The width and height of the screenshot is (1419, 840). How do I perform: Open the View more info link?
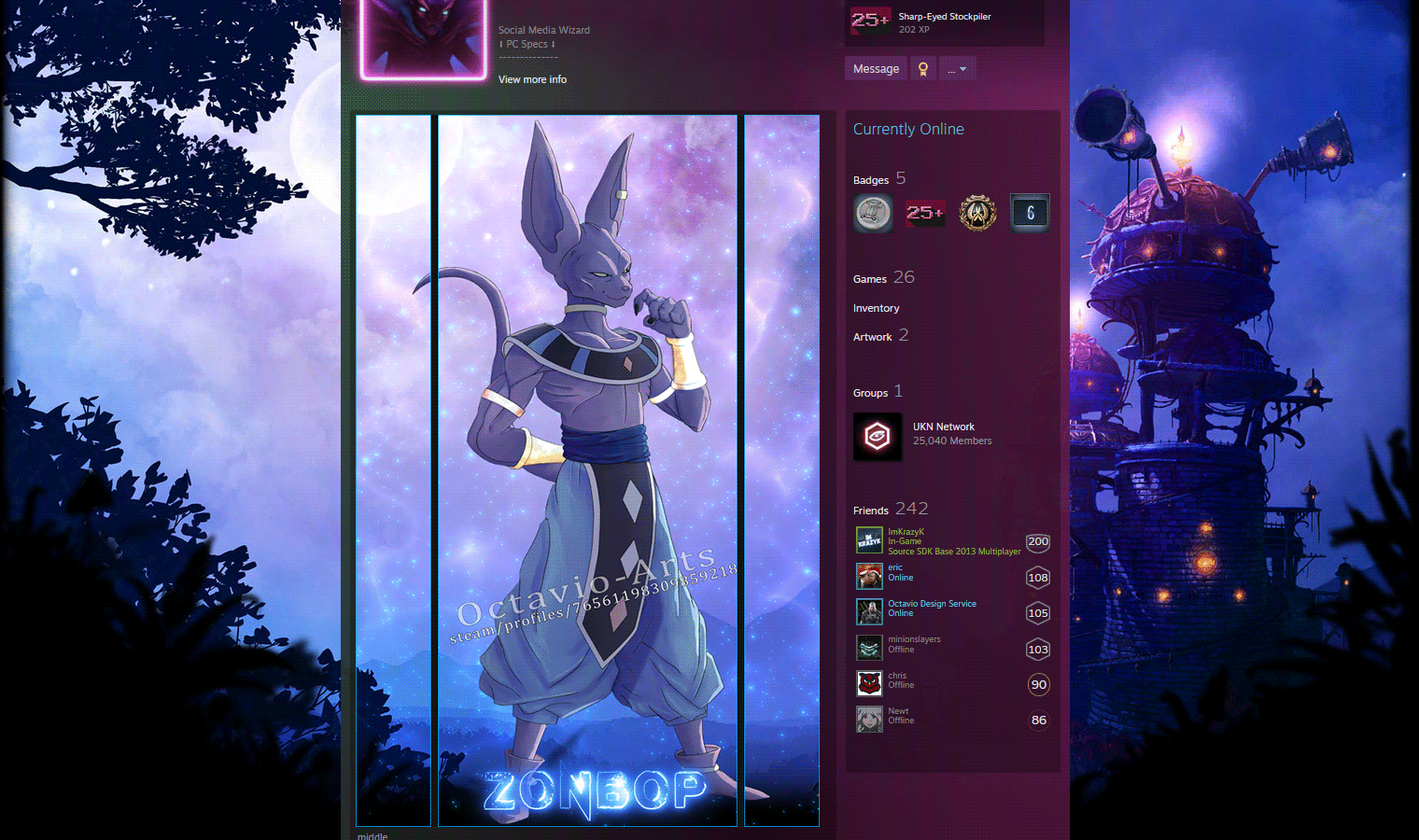532,79
